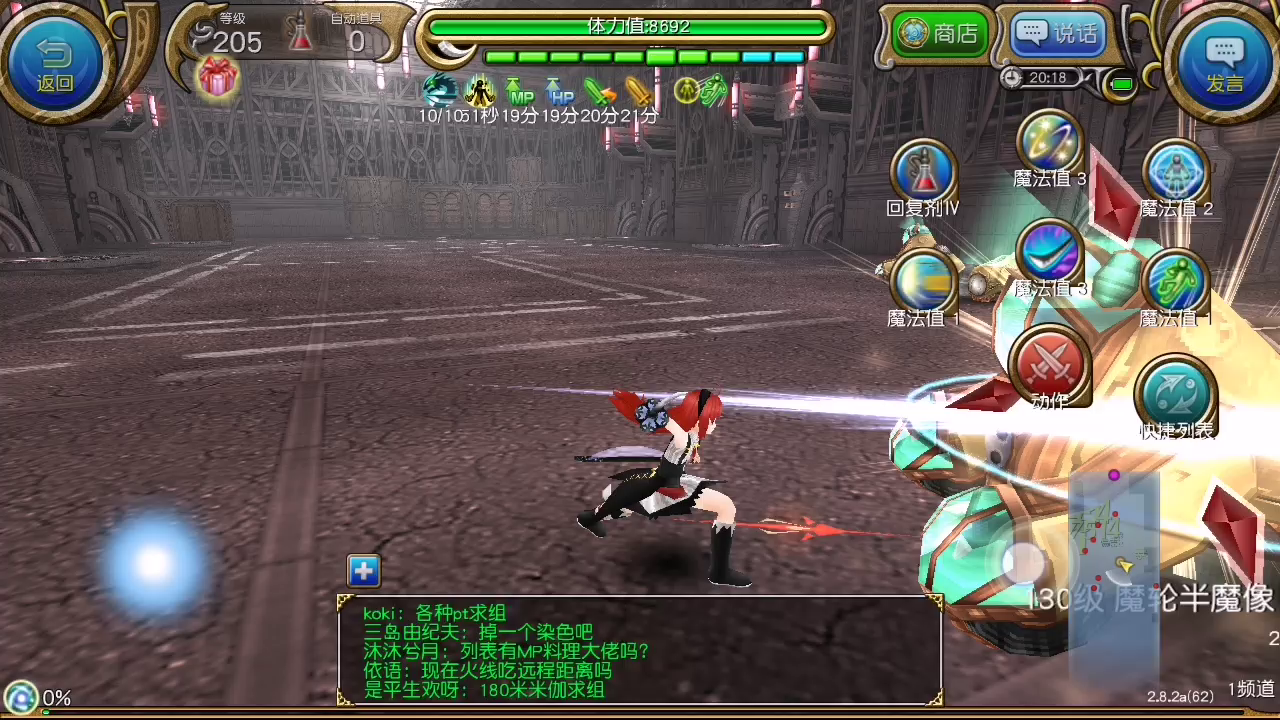Open the 快捷列表 shortcut list
This screenshot has width=1280, height=720.
[1176, 394]
